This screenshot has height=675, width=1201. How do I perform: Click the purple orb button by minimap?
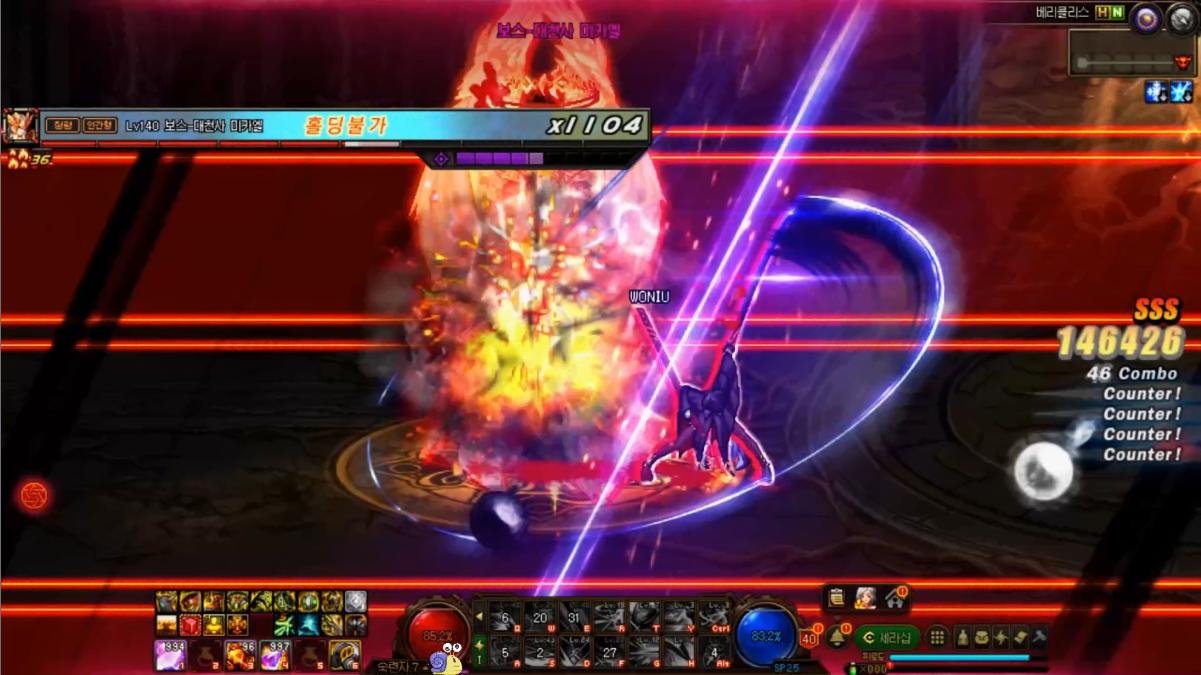(x=1147, y=17)
